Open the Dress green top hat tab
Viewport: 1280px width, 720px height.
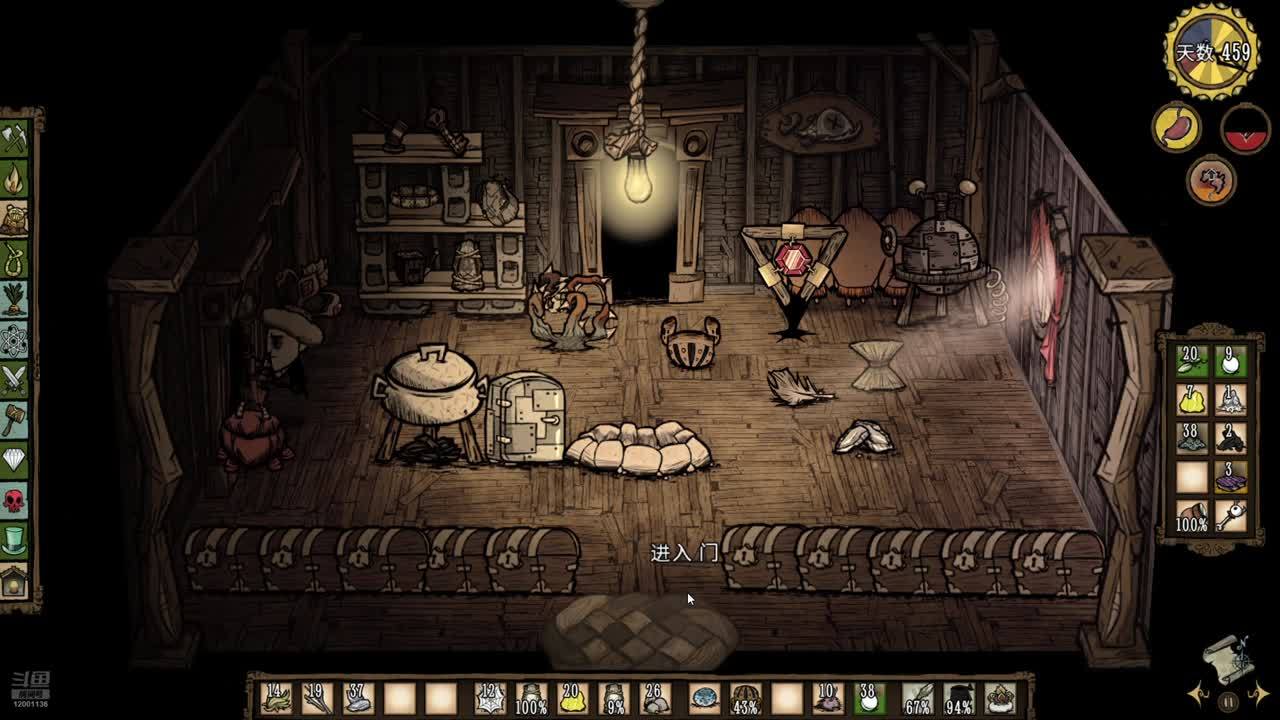tap(14, 540)
